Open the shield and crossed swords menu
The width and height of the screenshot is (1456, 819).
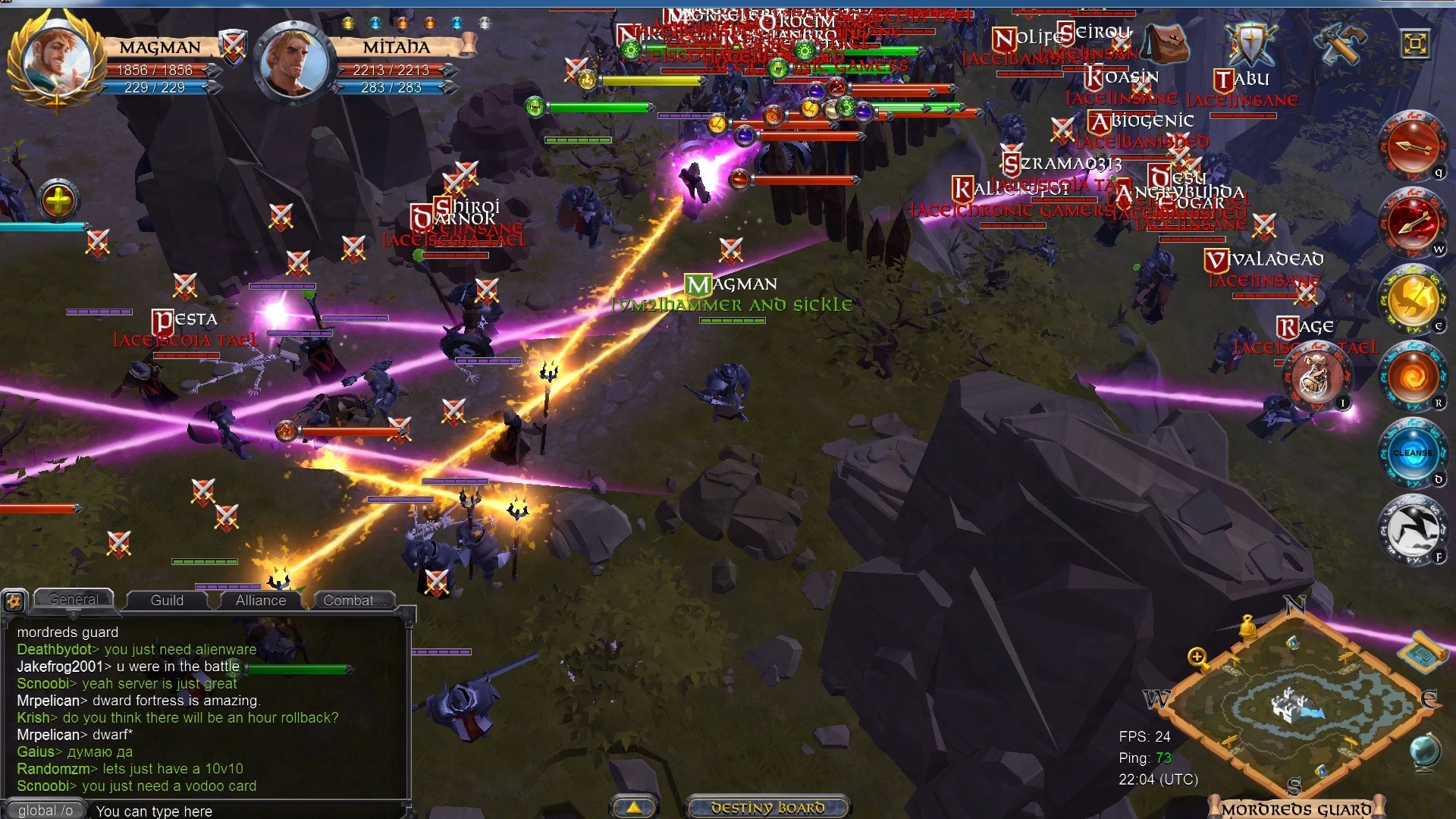click(1251, 42)
